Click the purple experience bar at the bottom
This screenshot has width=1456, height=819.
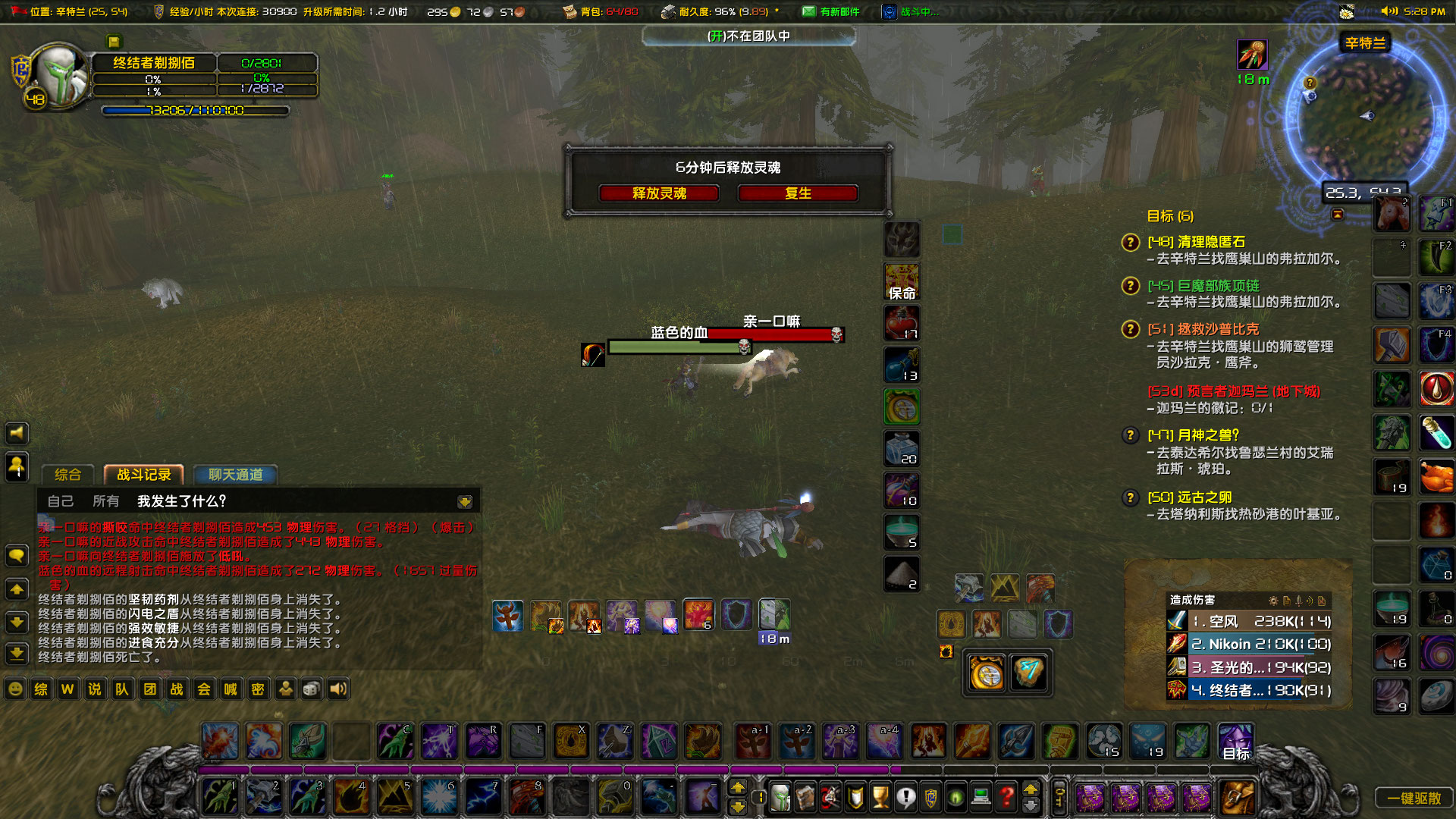click(531, 769)
